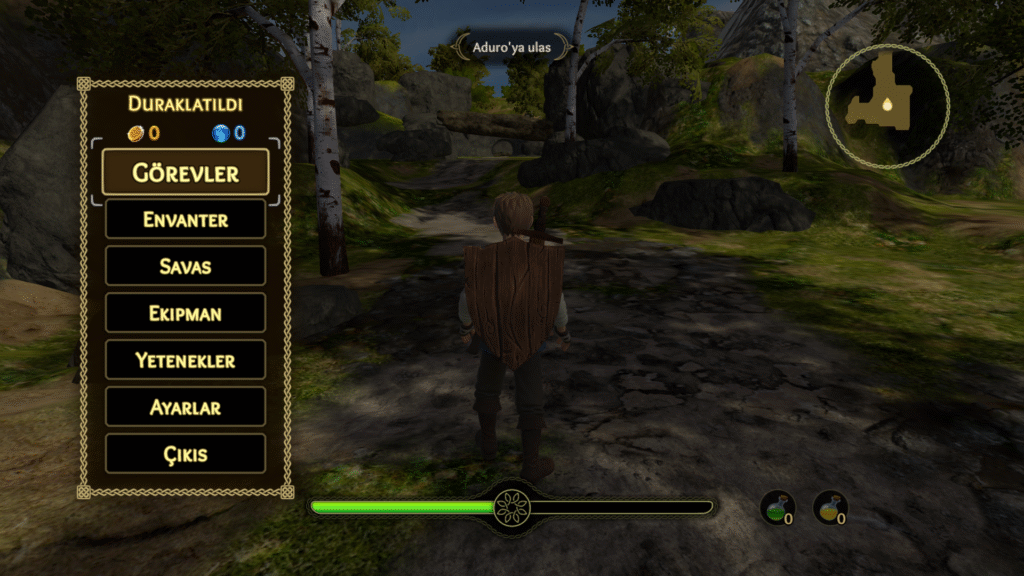Click the circular minimap
Screen dimensions: 1024x576
click(x=887, y=105)
